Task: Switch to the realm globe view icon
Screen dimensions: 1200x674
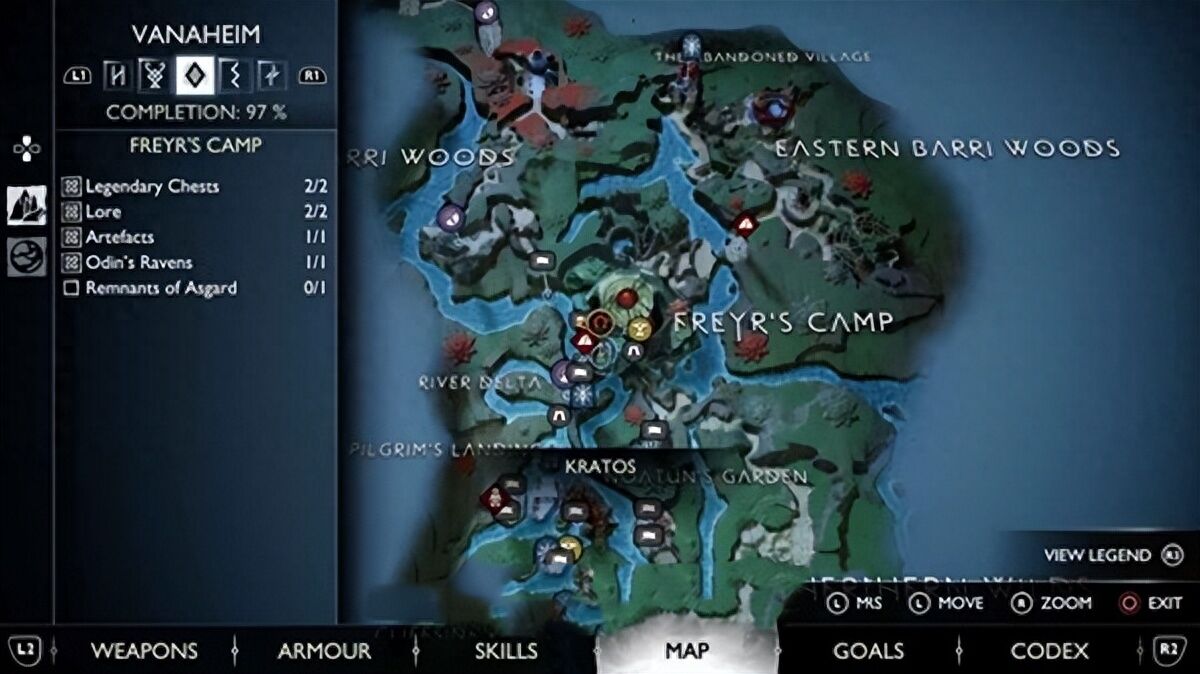Action: [27, 257]
